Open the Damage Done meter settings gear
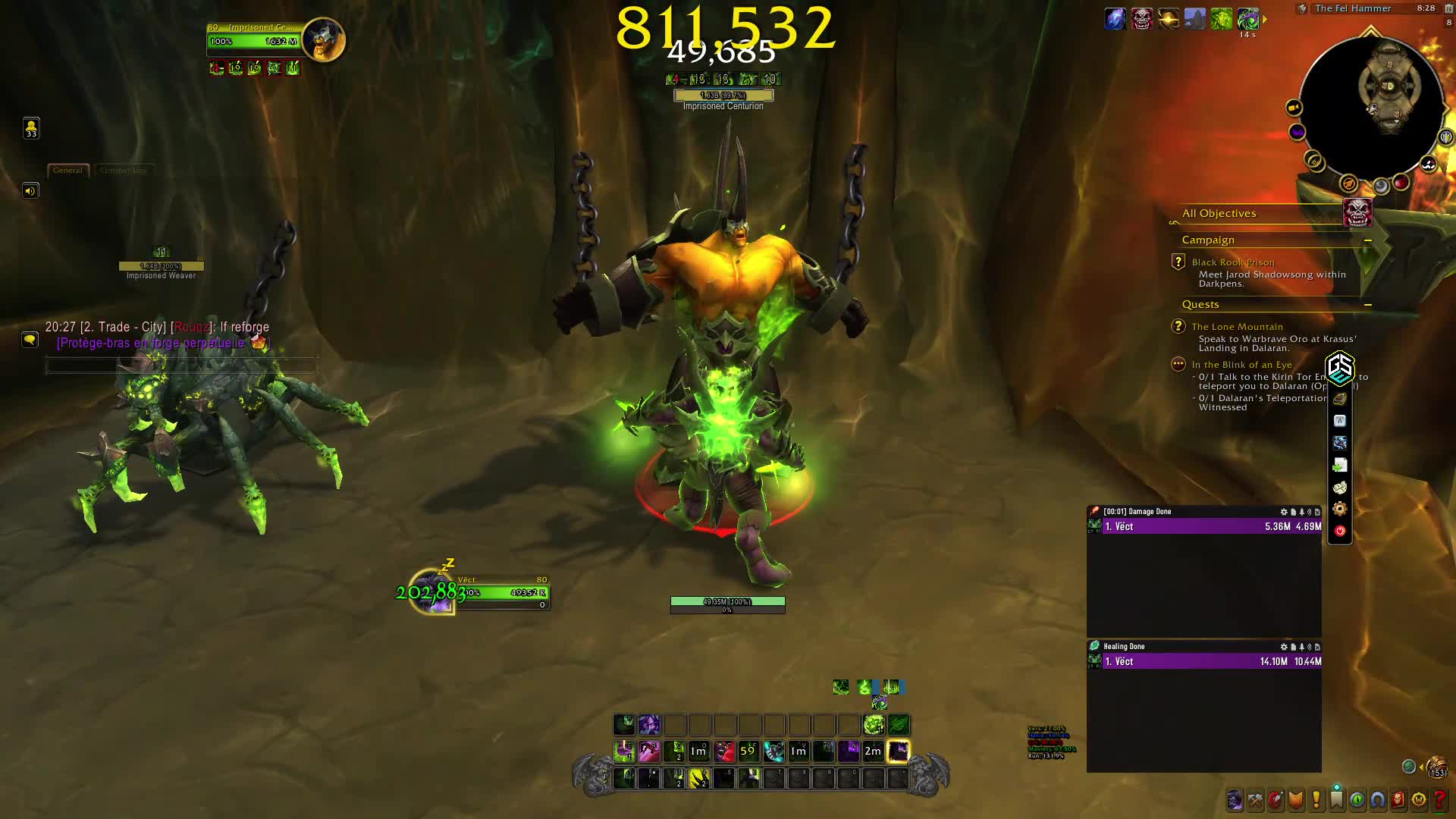Viewport: 1456px width, 819px height. click(x=1283, y=512)
